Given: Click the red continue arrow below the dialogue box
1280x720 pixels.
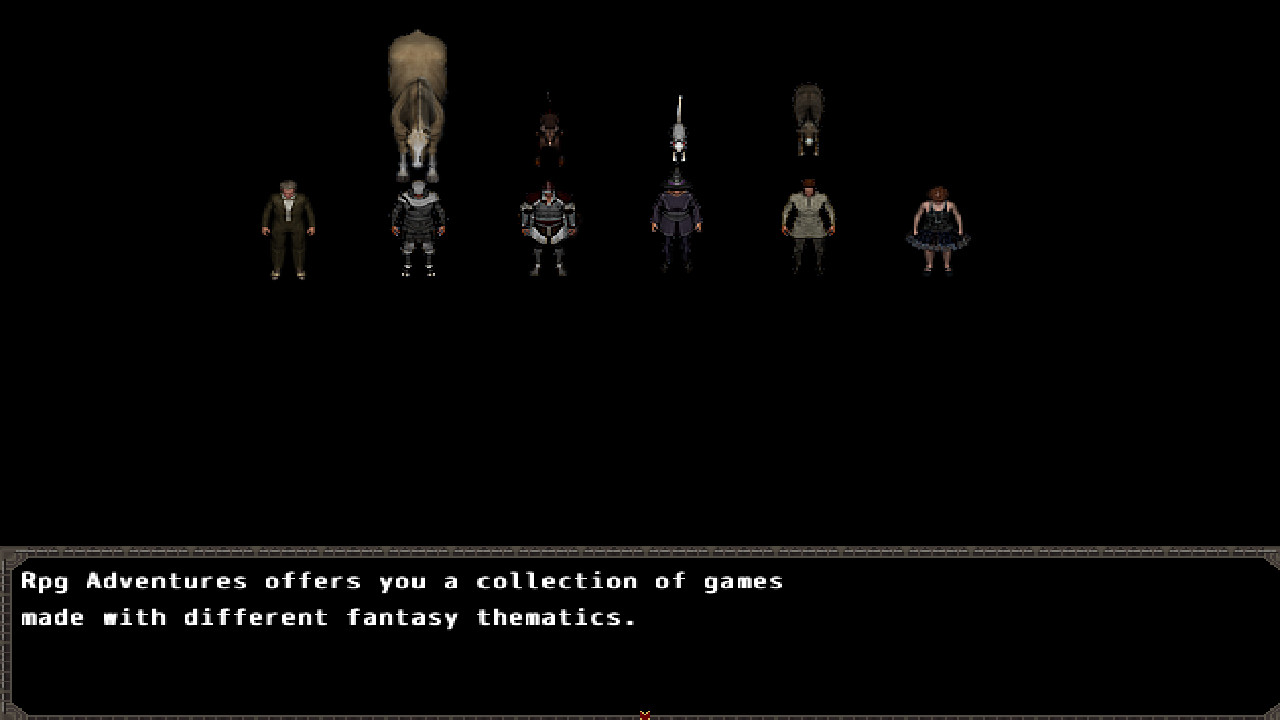Looking at the screenshot, I should 645,714.
